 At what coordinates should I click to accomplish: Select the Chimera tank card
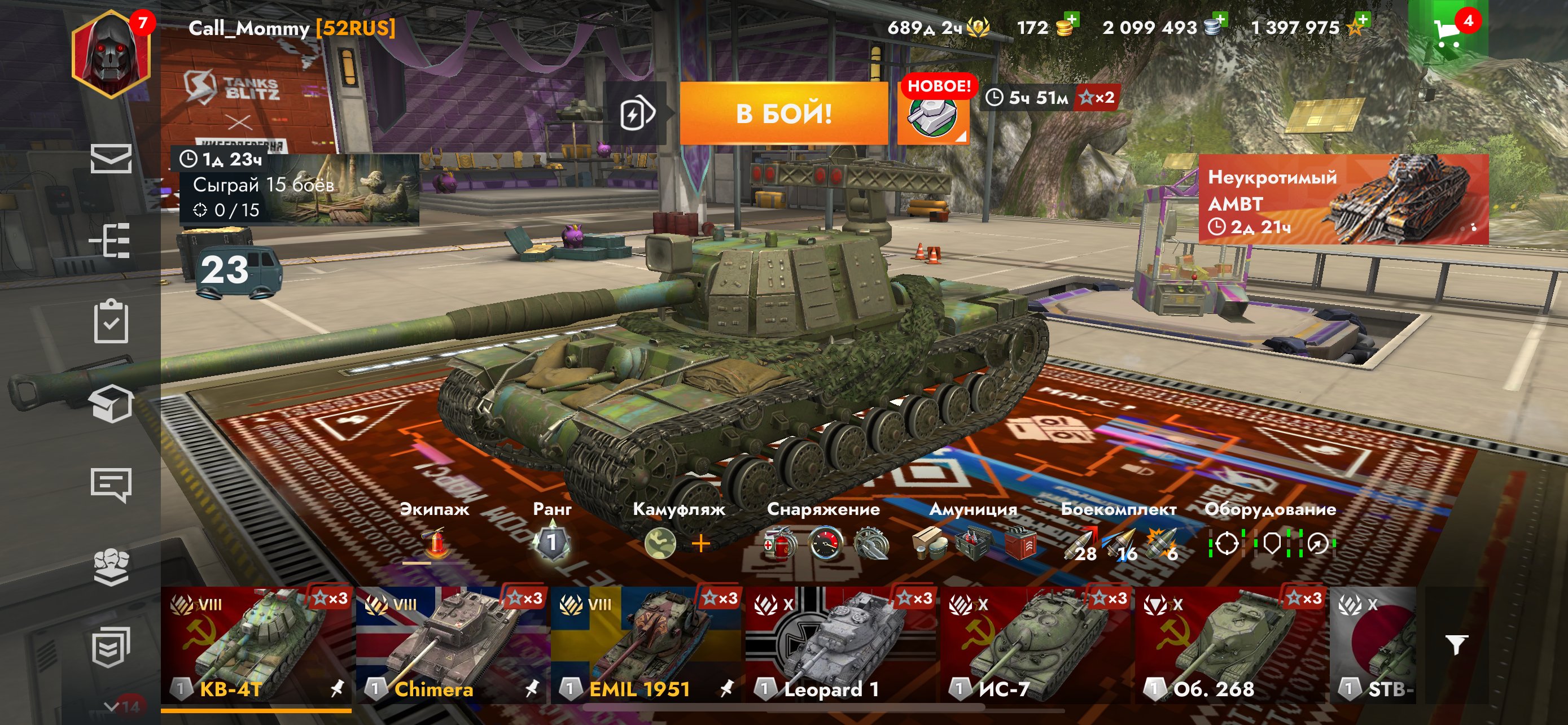click(452, 645)
